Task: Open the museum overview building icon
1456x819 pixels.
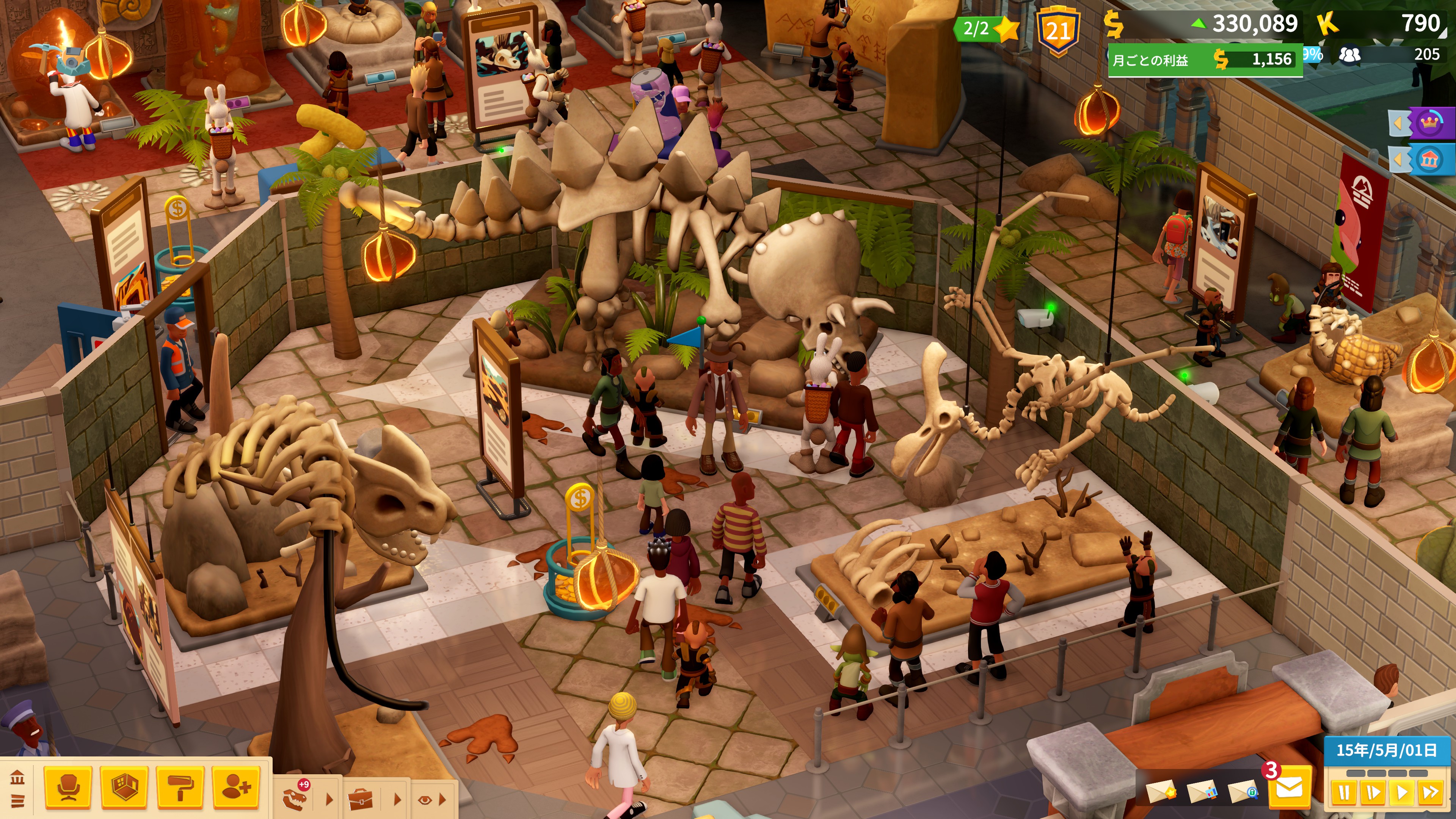Action: point(17,778)
